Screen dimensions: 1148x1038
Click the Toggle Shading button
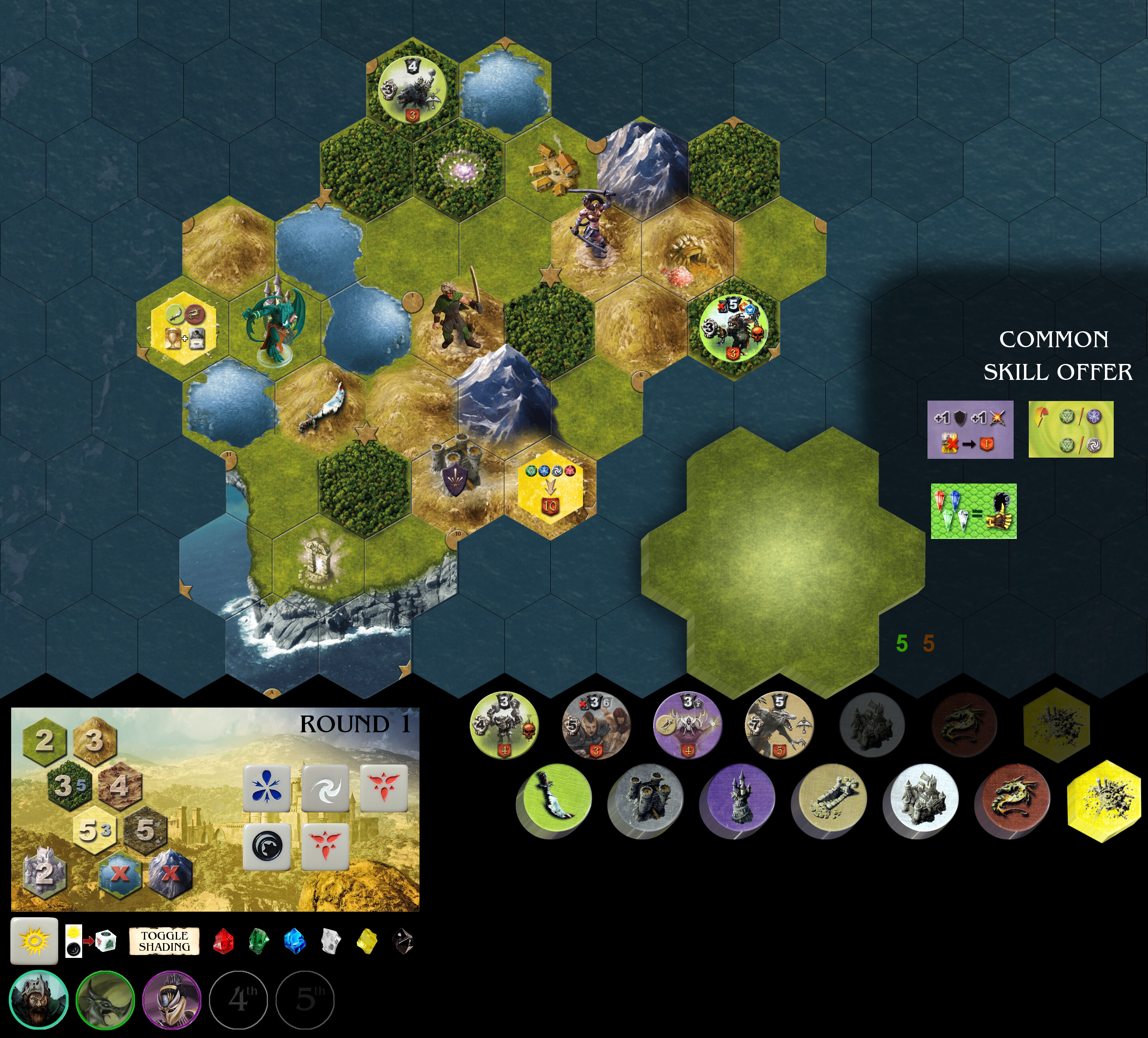164,941
